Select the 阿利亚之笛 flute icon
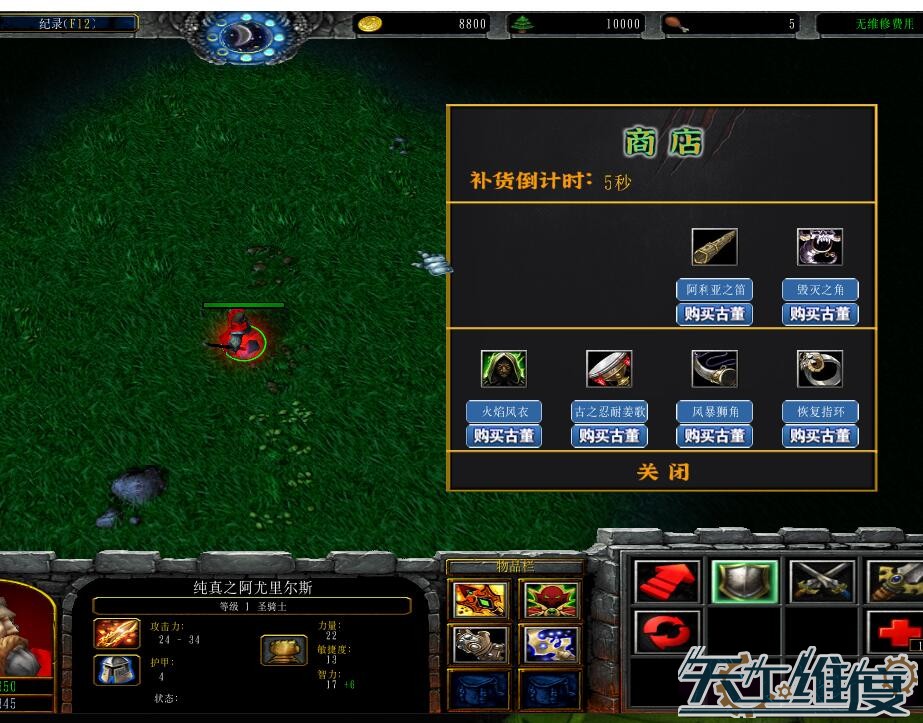 tap(714, 247)
